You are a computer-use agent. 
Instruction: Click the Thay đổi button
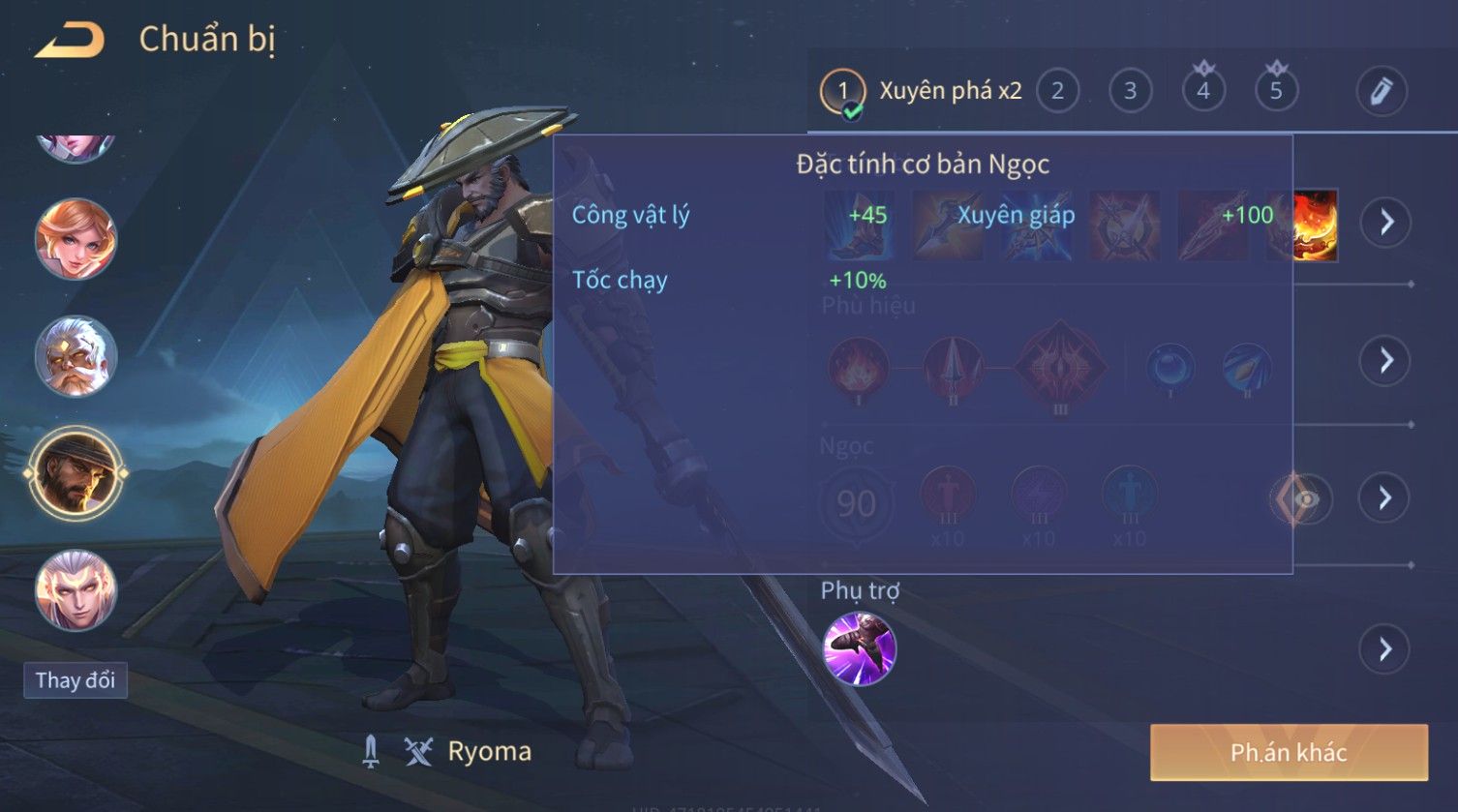pyautogui.click(x=76, y=680)
